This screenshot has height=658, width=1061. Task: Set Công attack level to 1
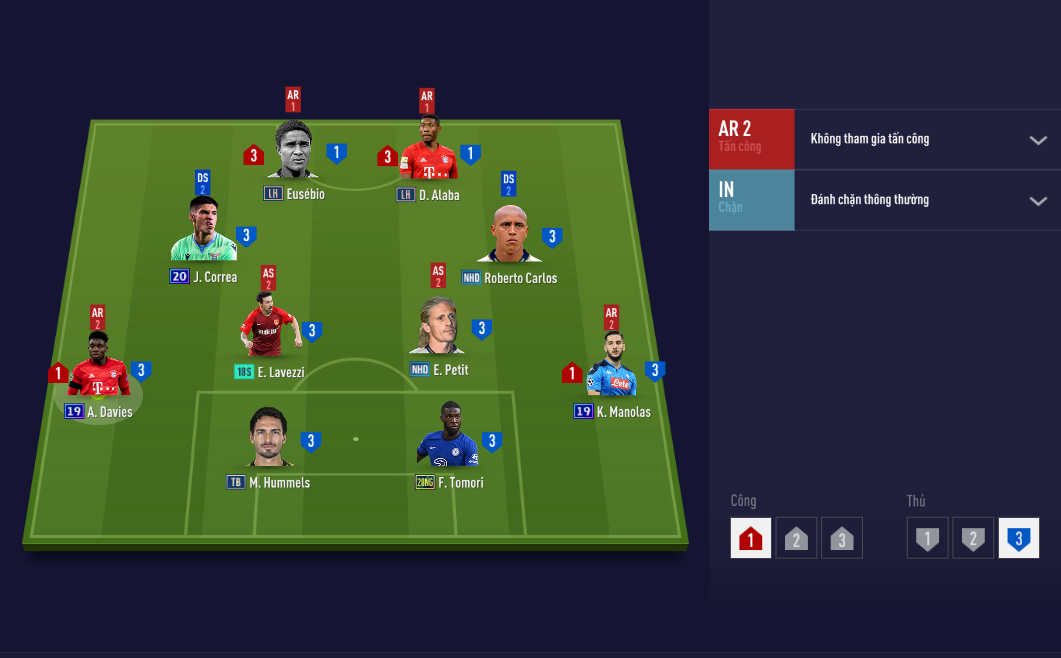click(751, 539)
